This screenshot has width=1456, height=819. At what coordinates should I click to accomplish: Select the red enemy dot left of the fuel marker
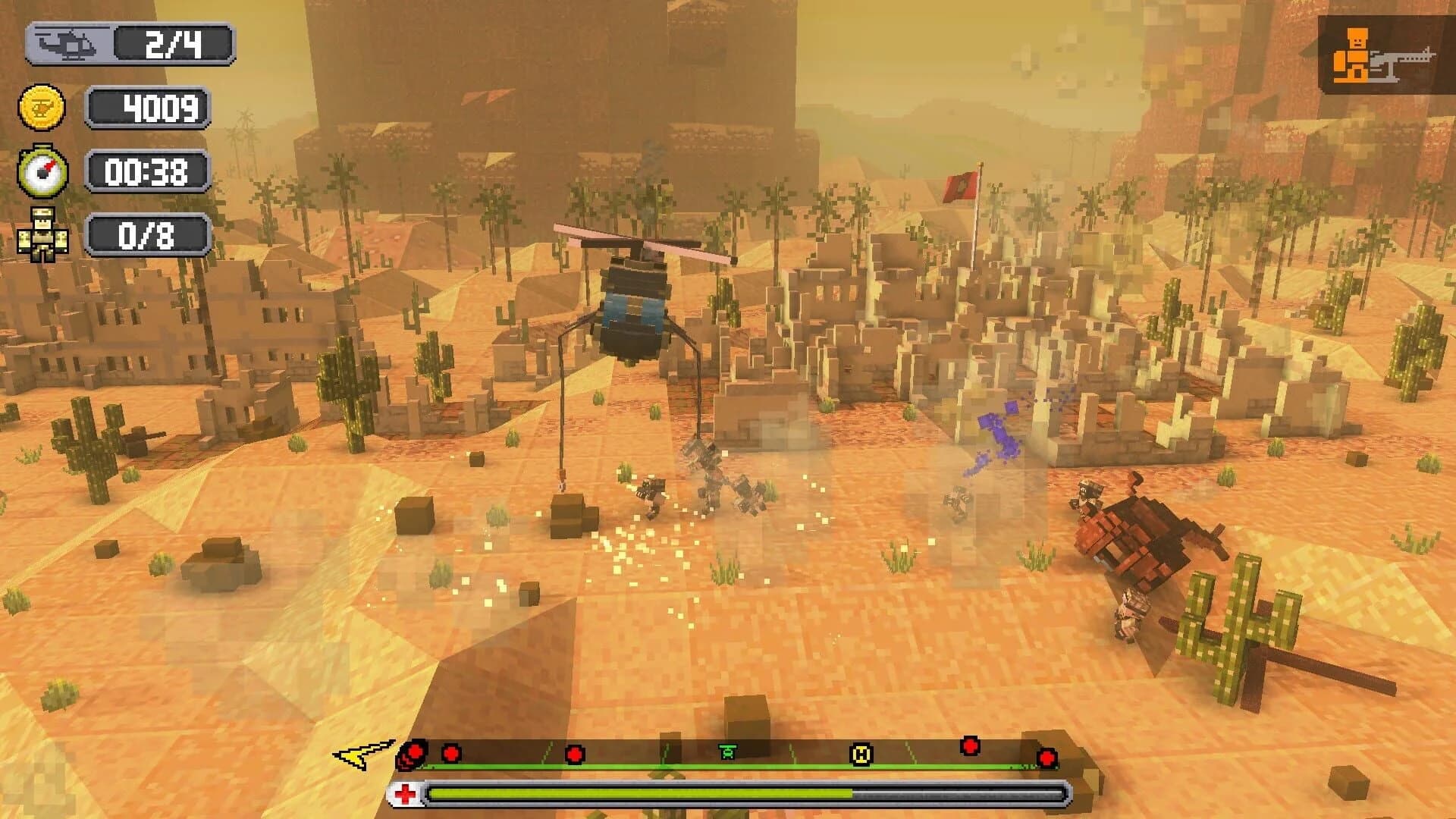(x=575, y=755)
